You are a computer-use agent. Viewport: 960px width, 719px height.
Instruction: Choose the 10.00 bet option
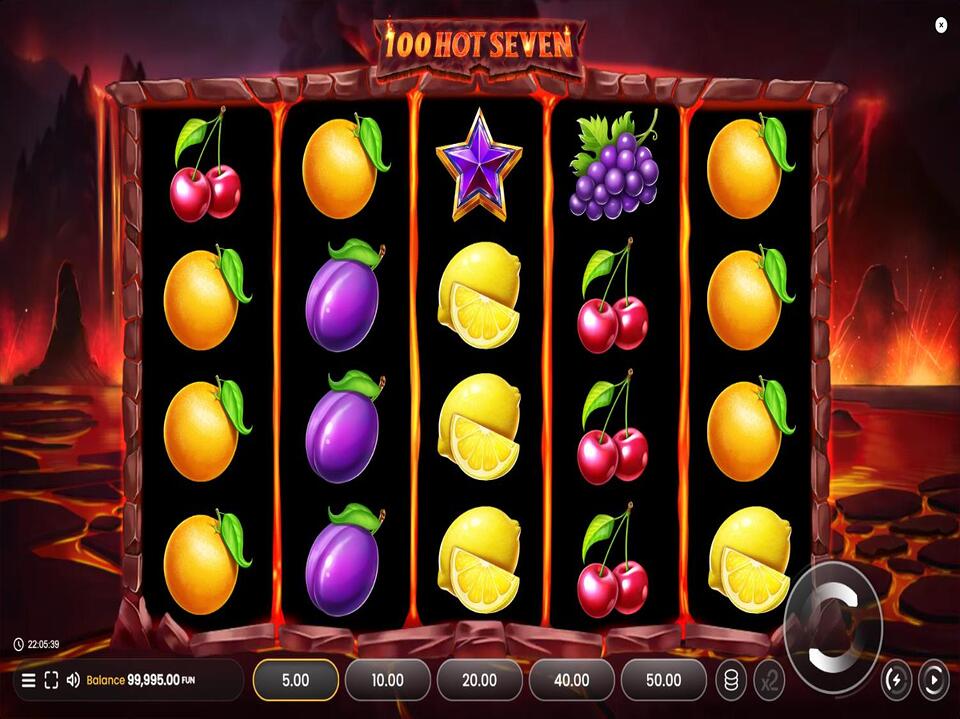(387, 680)
